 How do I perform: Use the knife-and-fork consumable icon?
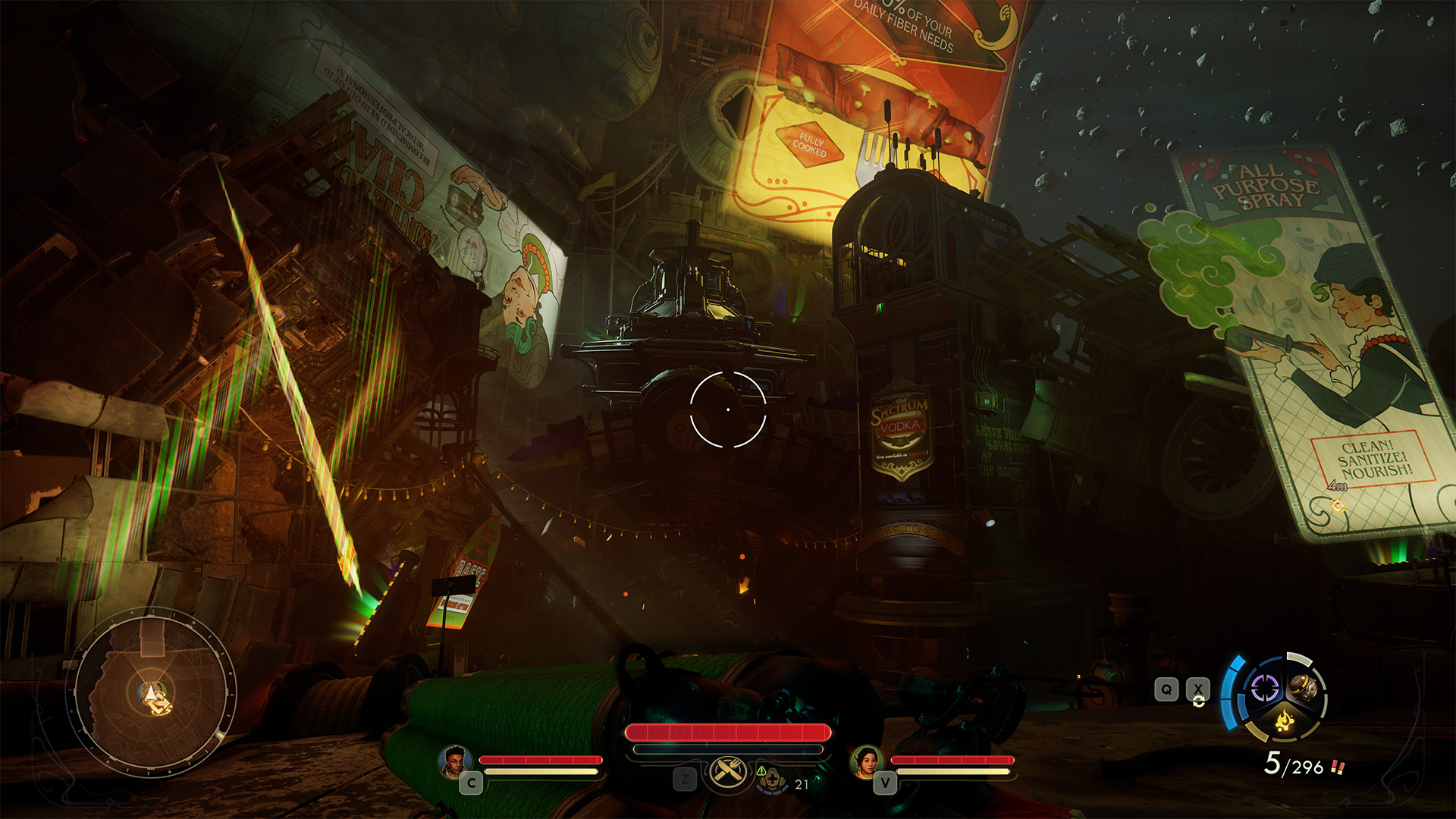726,772
